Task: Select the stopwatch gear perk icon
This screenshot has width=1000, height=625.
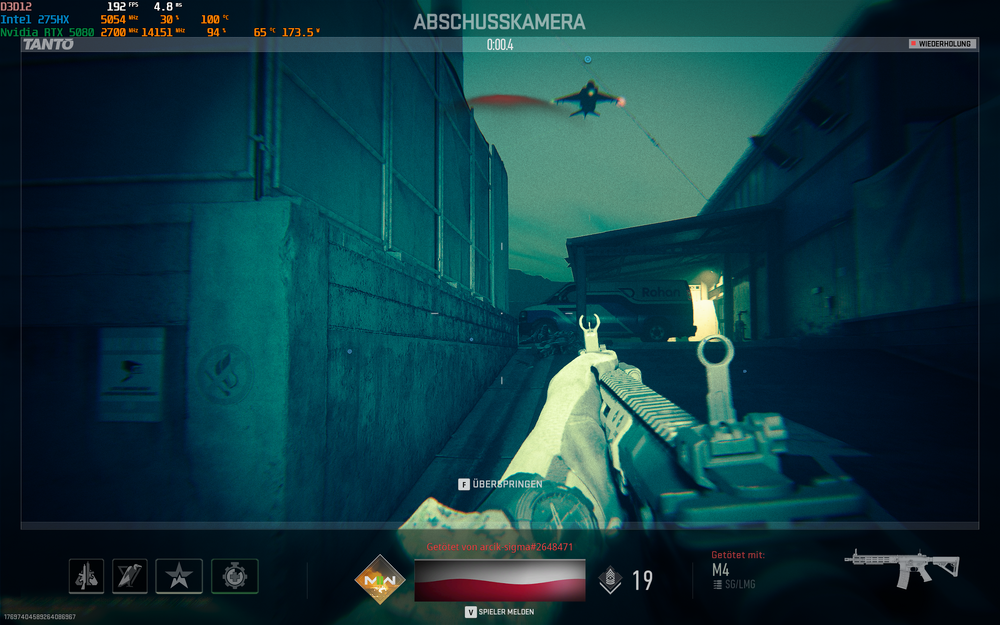Action: coord(235,576)
